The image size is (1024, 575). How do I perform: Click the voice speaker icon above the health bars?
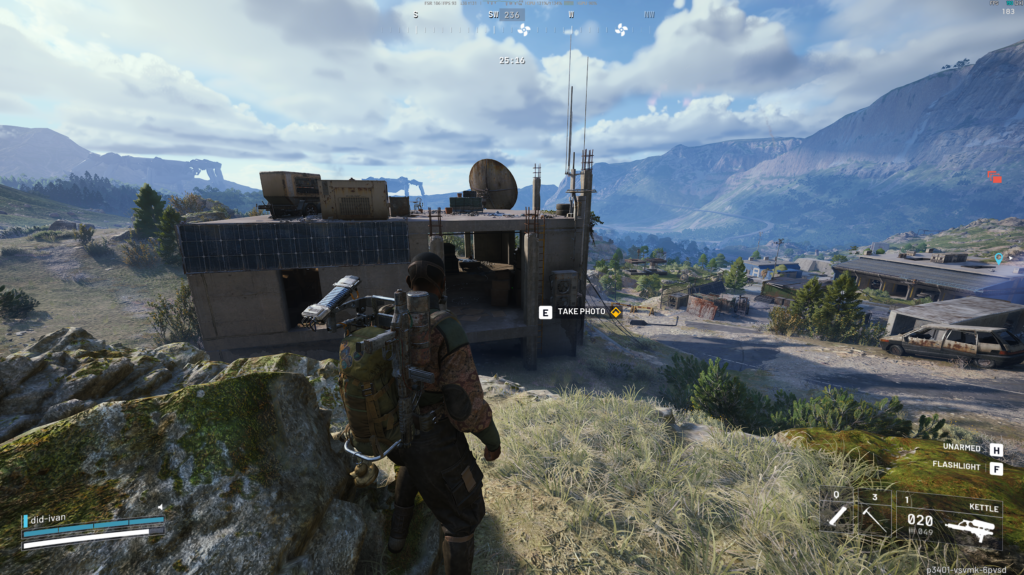click(158, 508)
